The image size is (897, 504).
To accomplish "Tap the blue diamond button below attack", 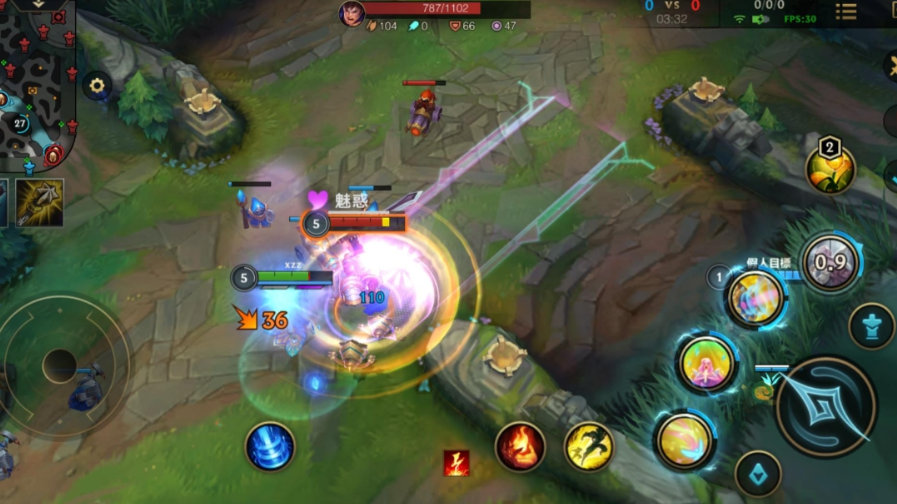I will tap(758, 474).
